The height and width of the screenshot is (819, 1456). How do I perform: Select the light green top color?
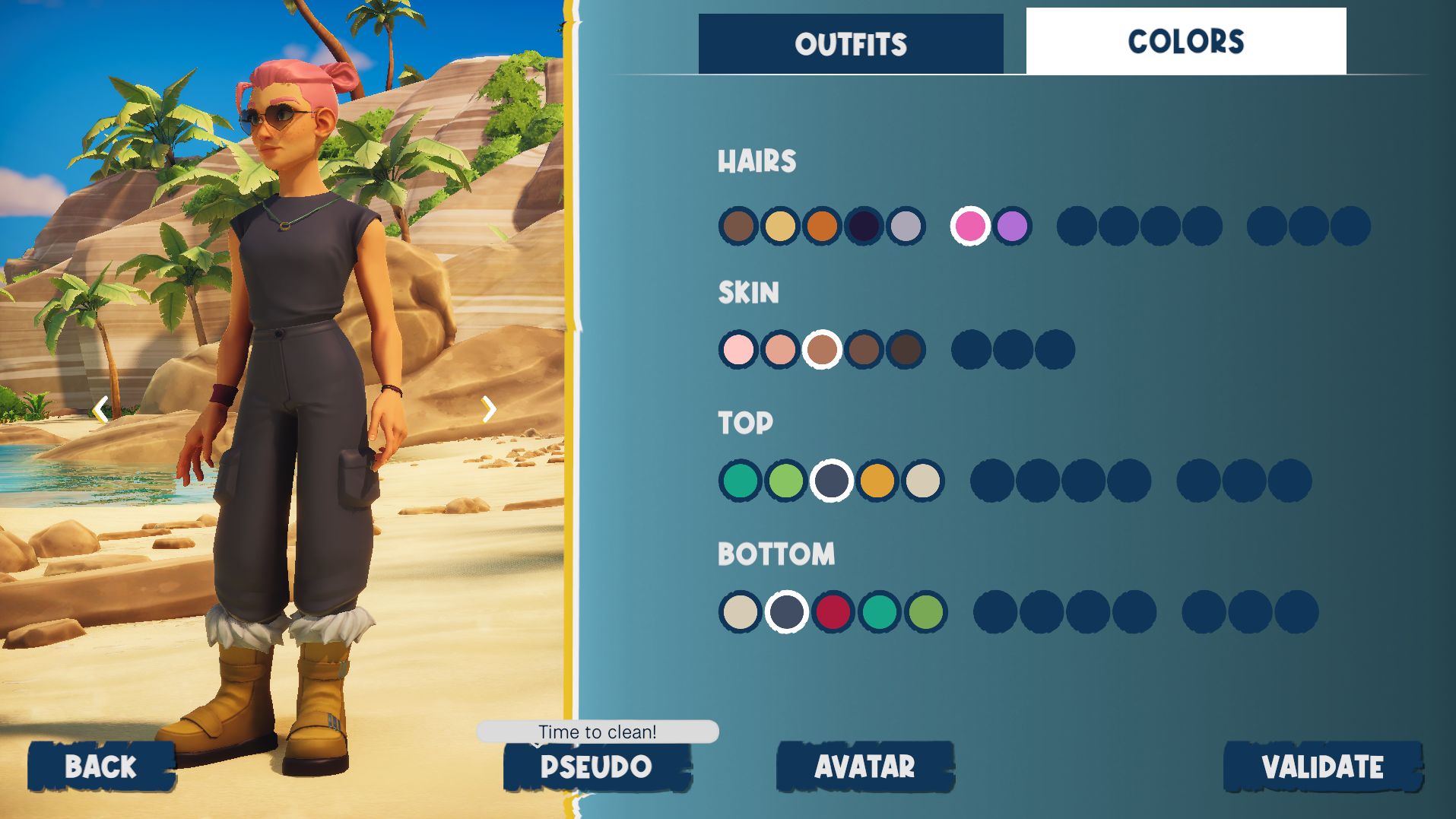(785, 481)
